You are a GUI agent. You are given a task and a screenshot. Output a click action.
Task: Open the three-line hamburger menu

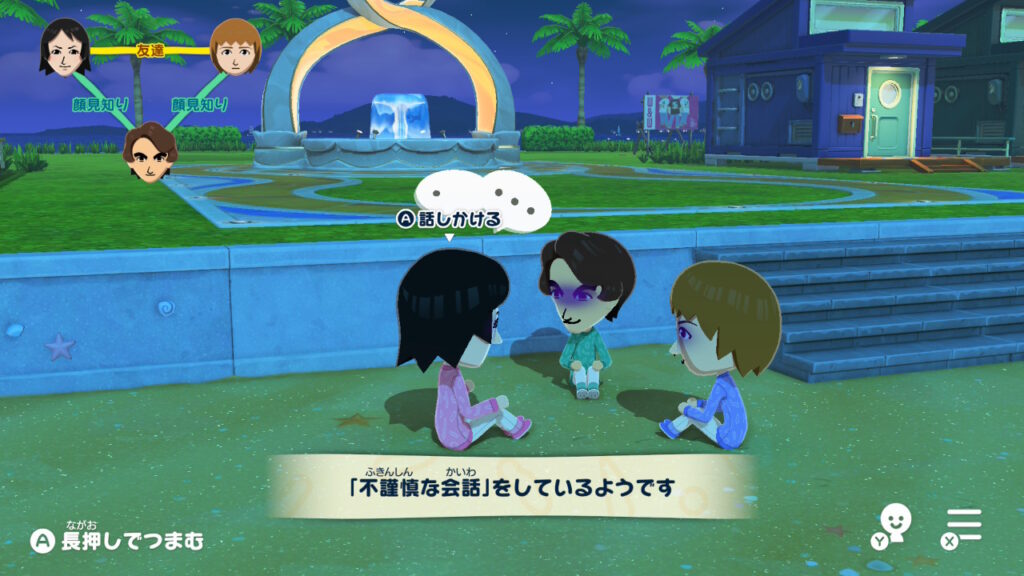click(x=964, y=524)
